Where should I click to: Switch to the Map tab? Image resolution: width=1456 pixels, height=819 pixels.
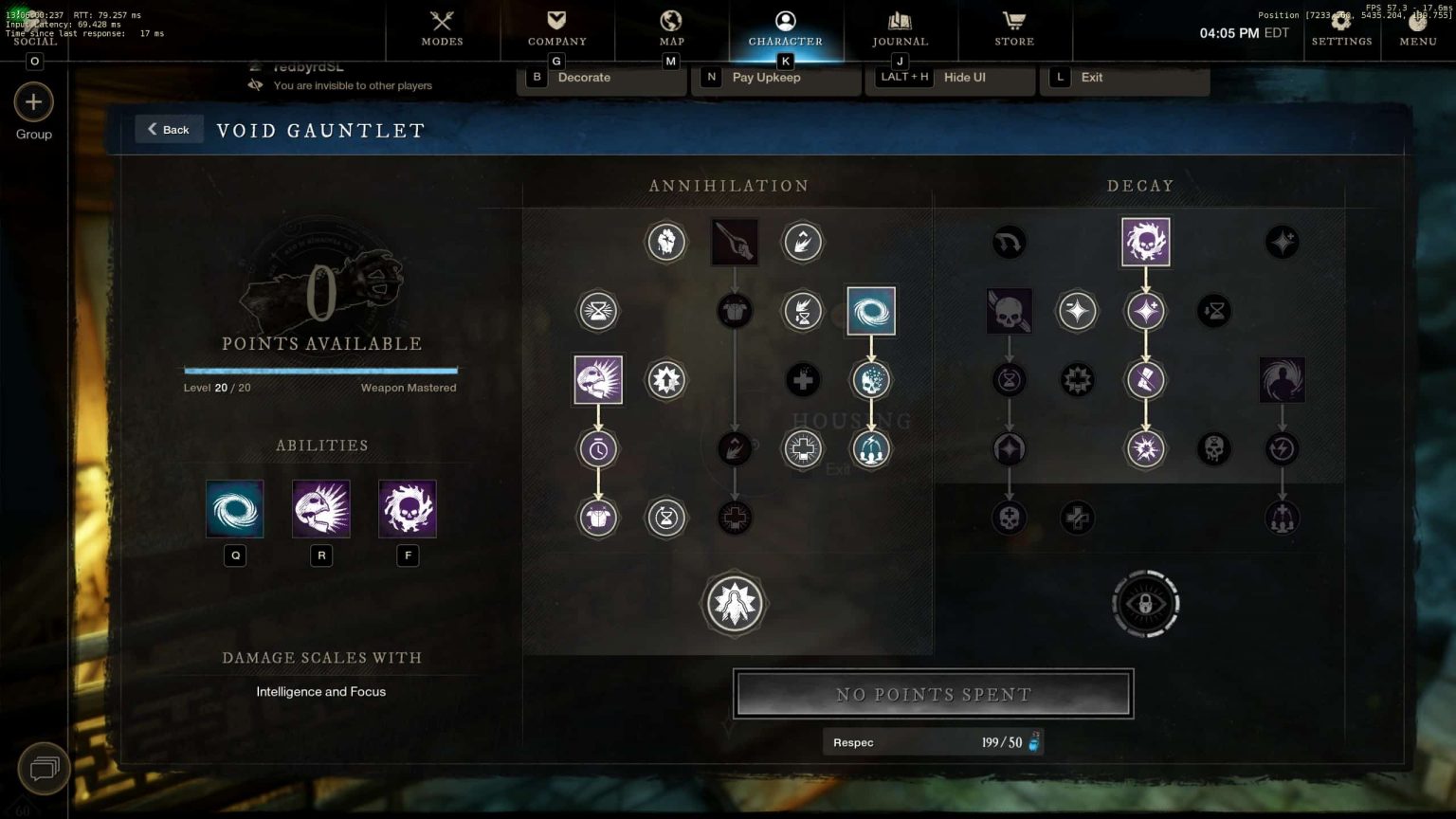(x=671, y=28)
